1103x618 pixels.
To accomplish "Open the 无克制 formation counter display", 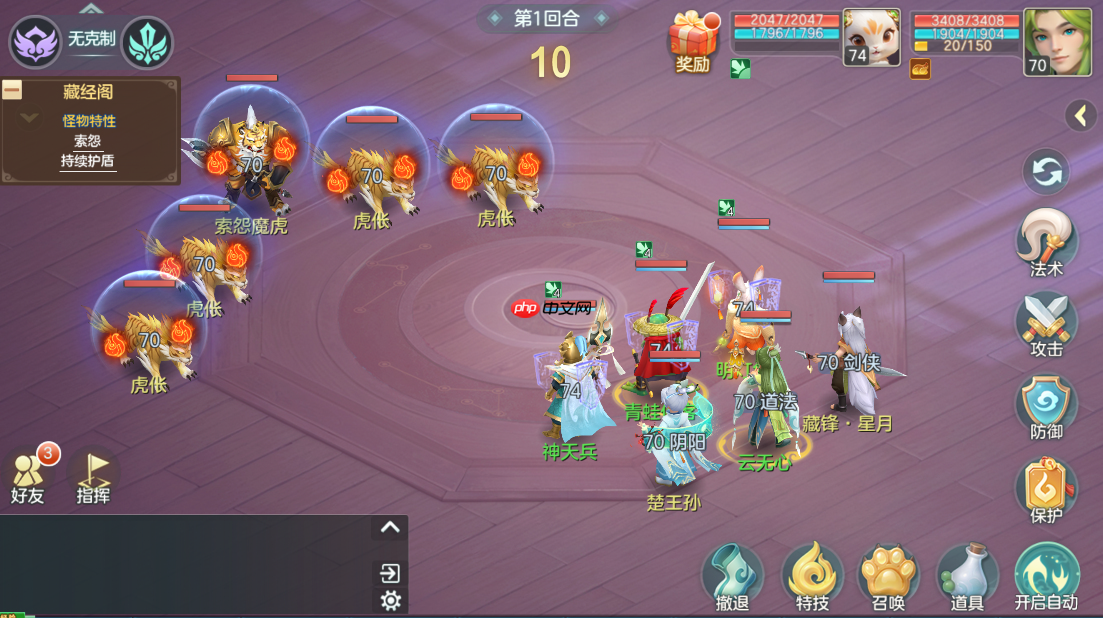I will tap(91, 41).
